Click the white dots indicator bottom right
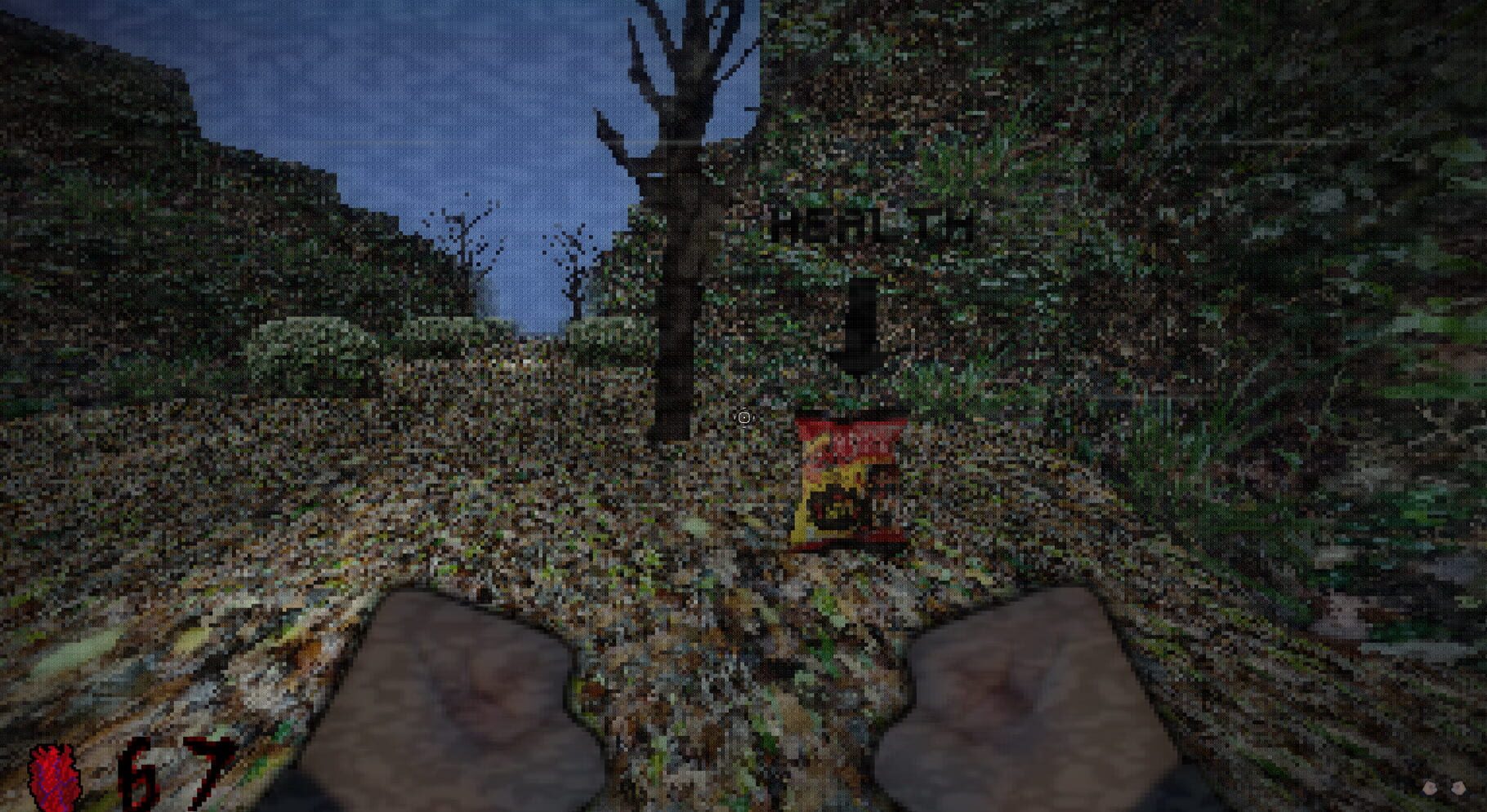 [1446, 786]
